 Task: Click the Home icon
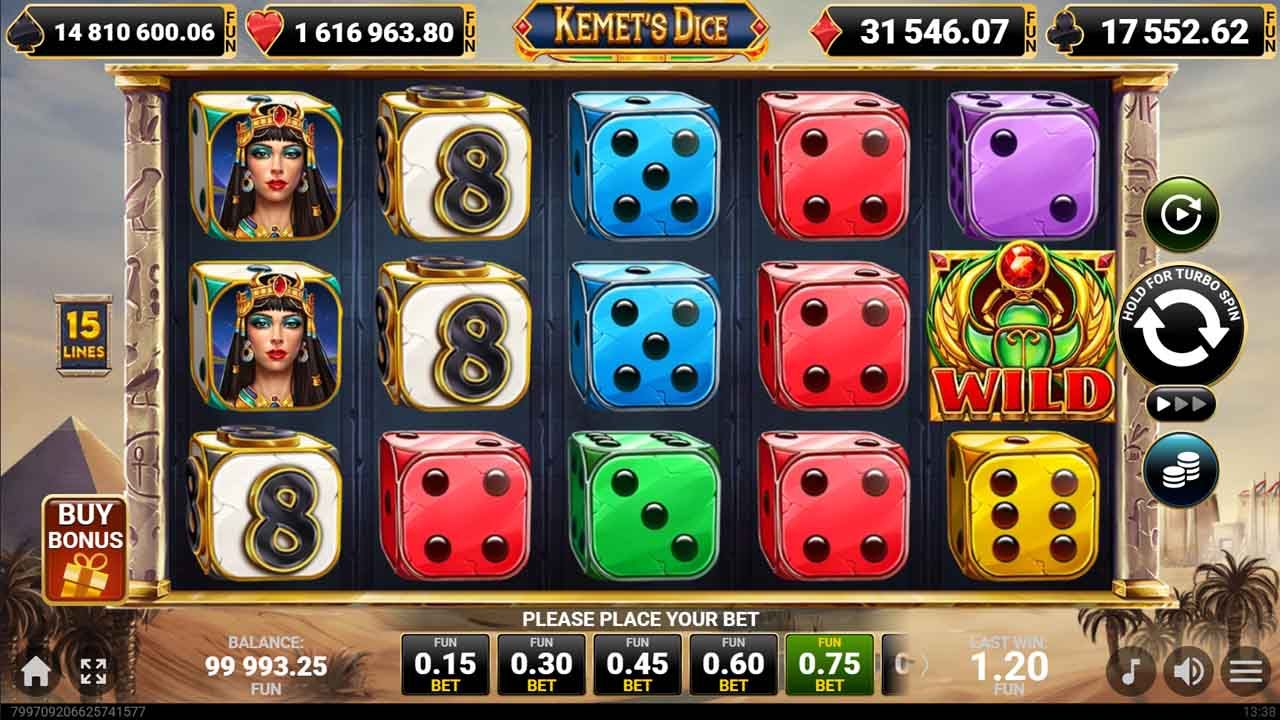click(x=37, y=670)
